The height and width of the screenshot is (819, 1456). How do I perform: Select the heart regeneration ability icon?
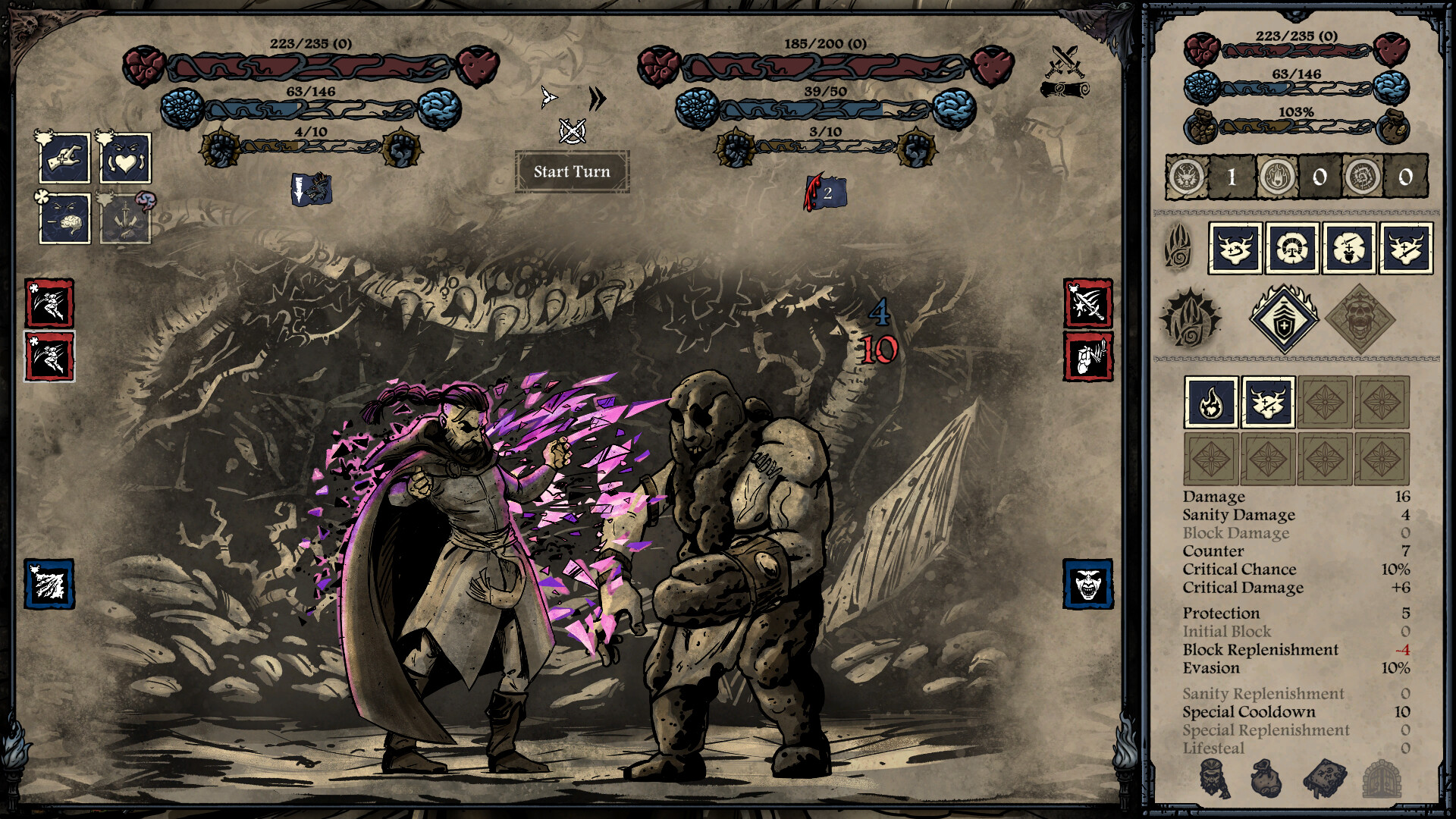coord(127,157)
